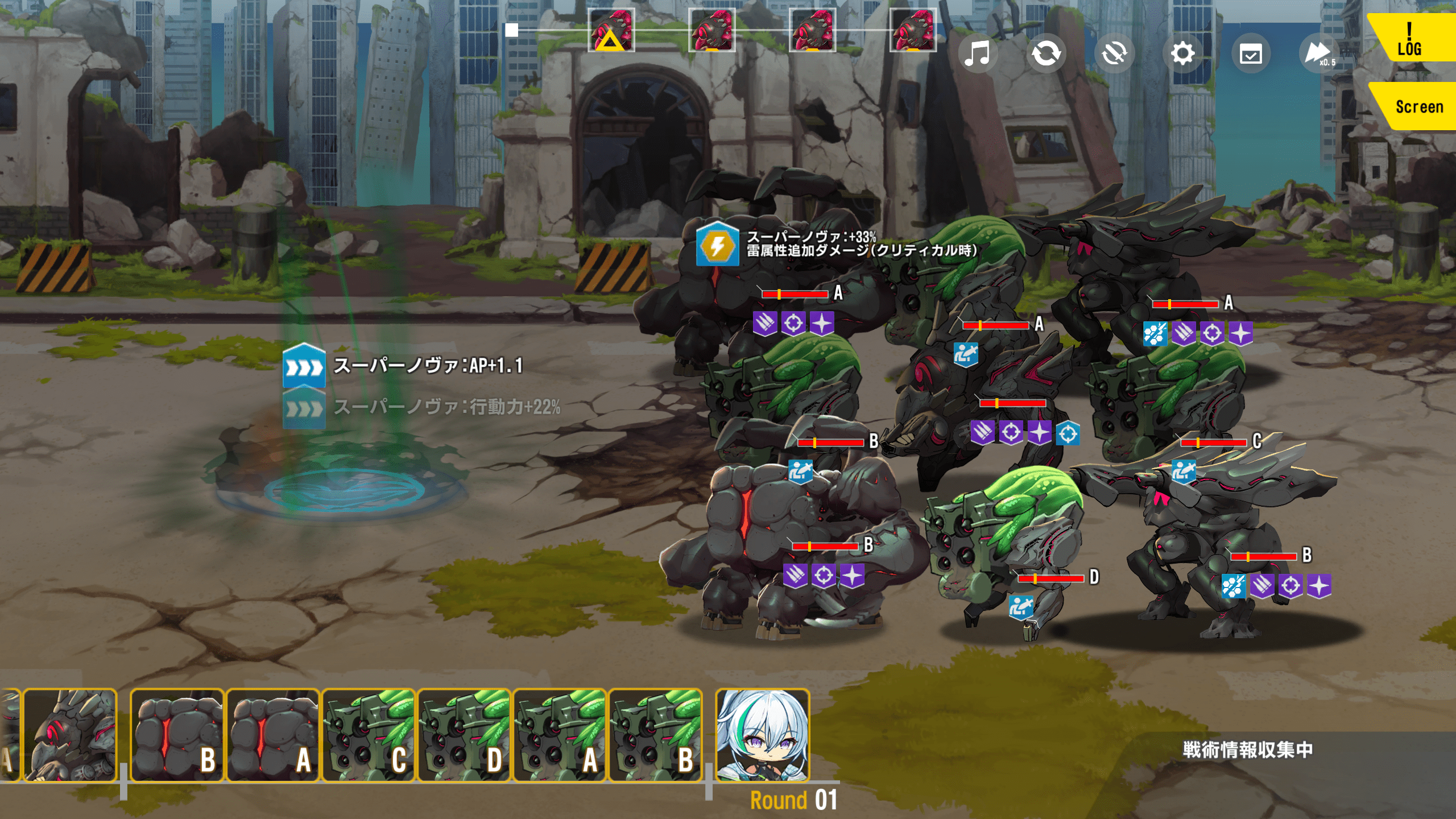Click the Supernova AP+1.1 buff icon

pyautogui.click(x=304, y=366)
